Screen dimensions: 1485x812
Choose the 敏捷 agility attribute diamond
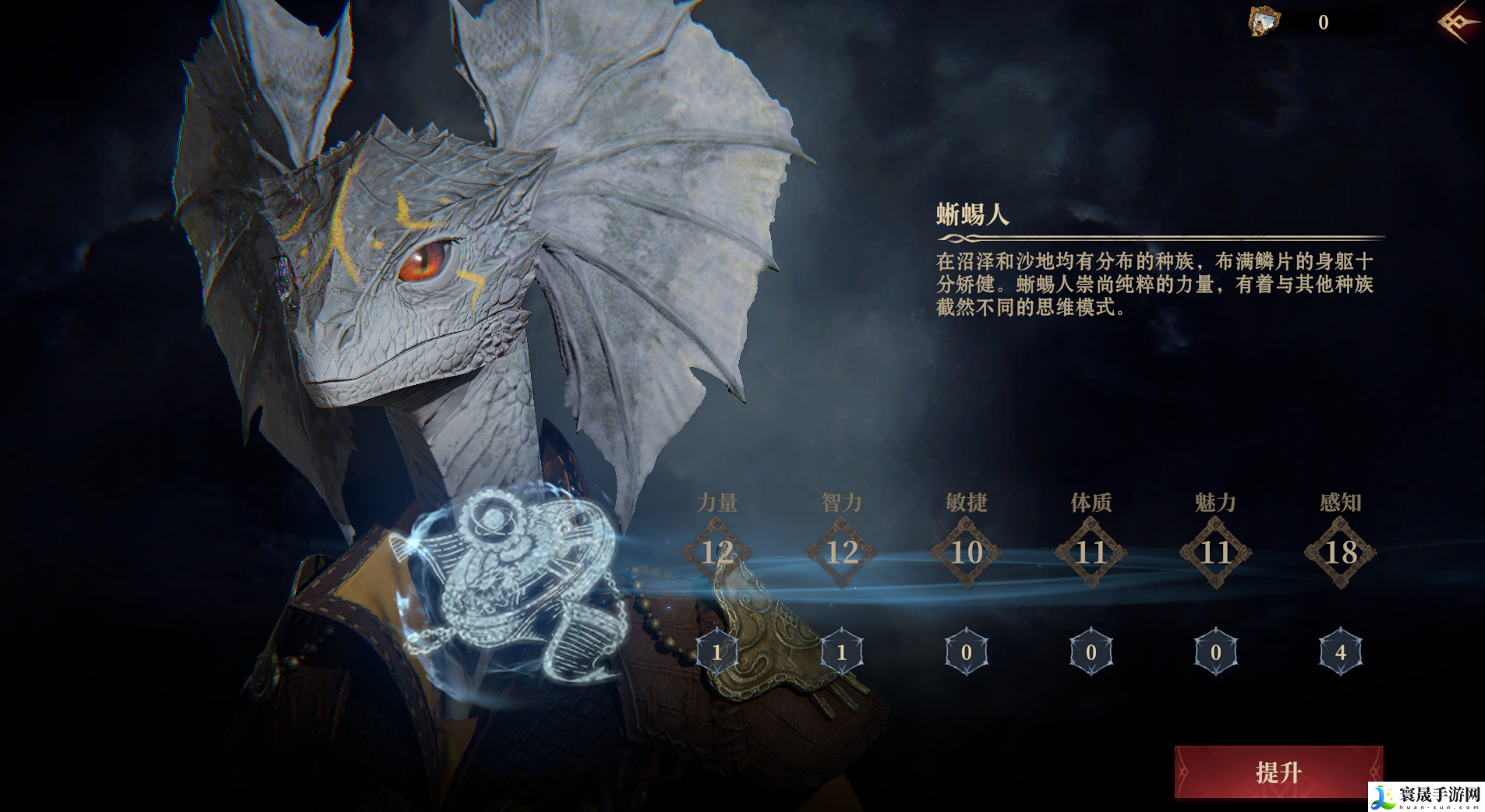(x=967, y=553)
